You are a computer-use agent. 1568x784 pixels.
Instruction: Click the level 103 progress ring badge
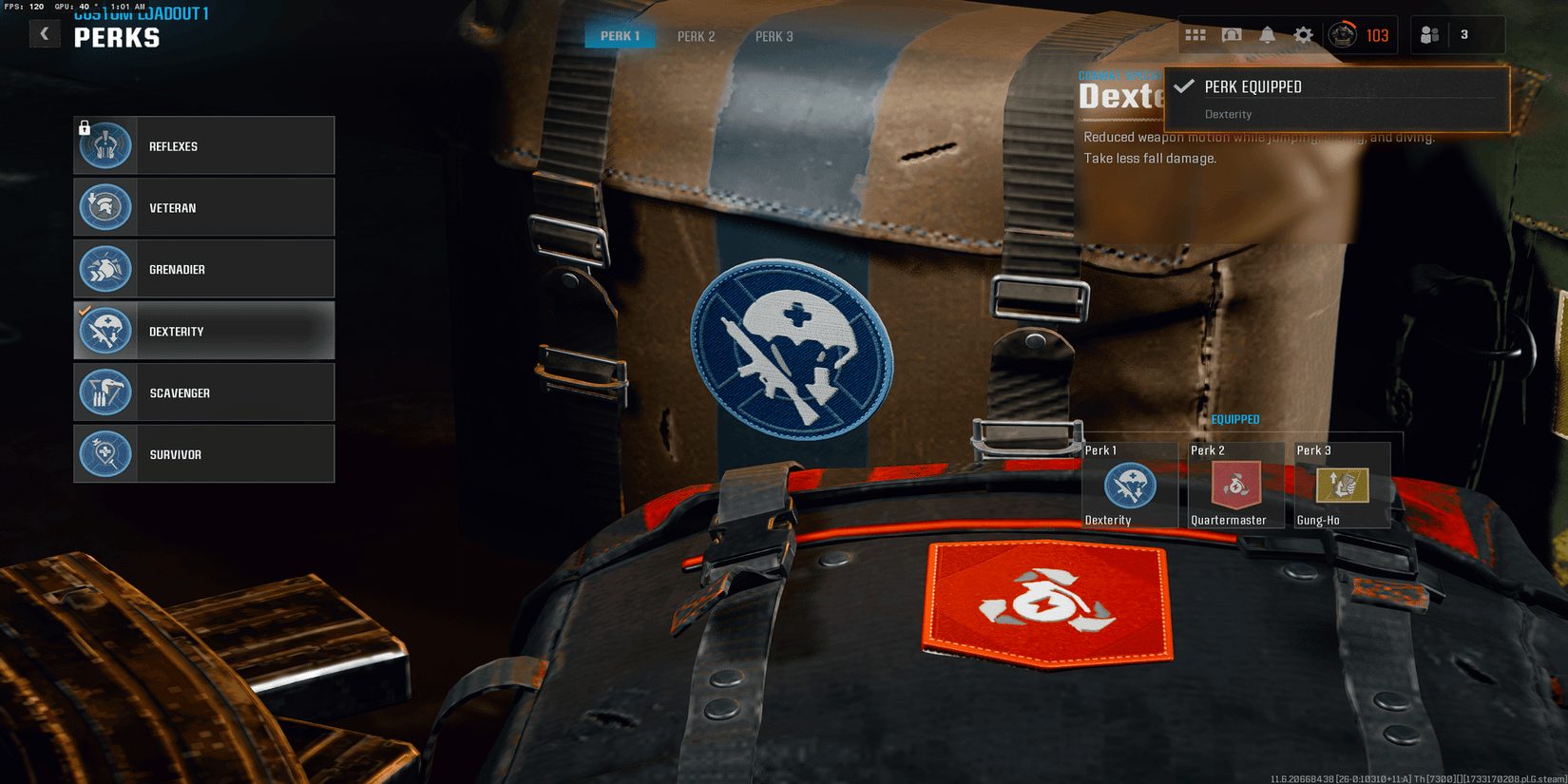1341,34
